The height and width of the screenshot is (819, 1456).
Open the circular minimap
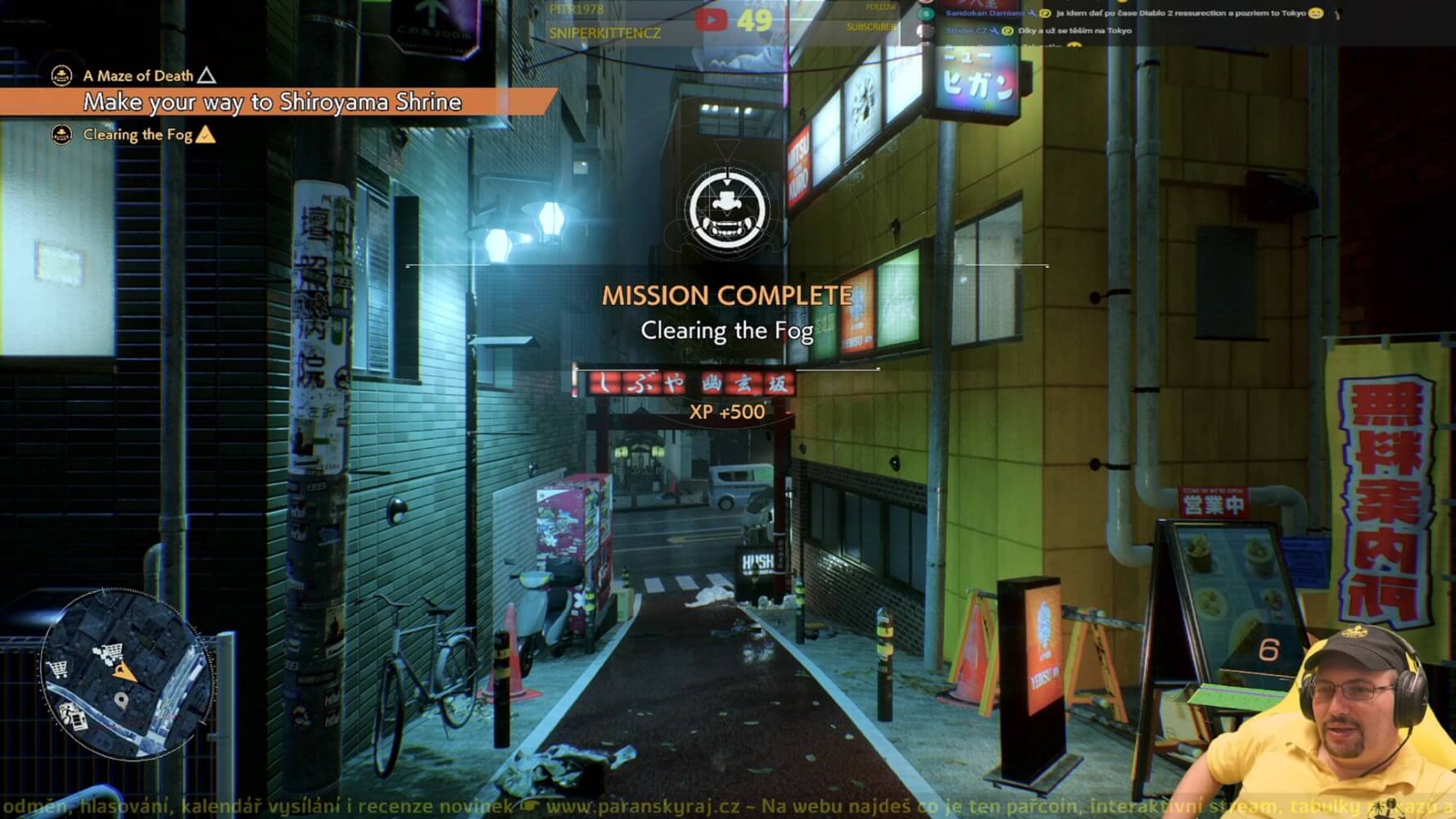coord(123,673)
